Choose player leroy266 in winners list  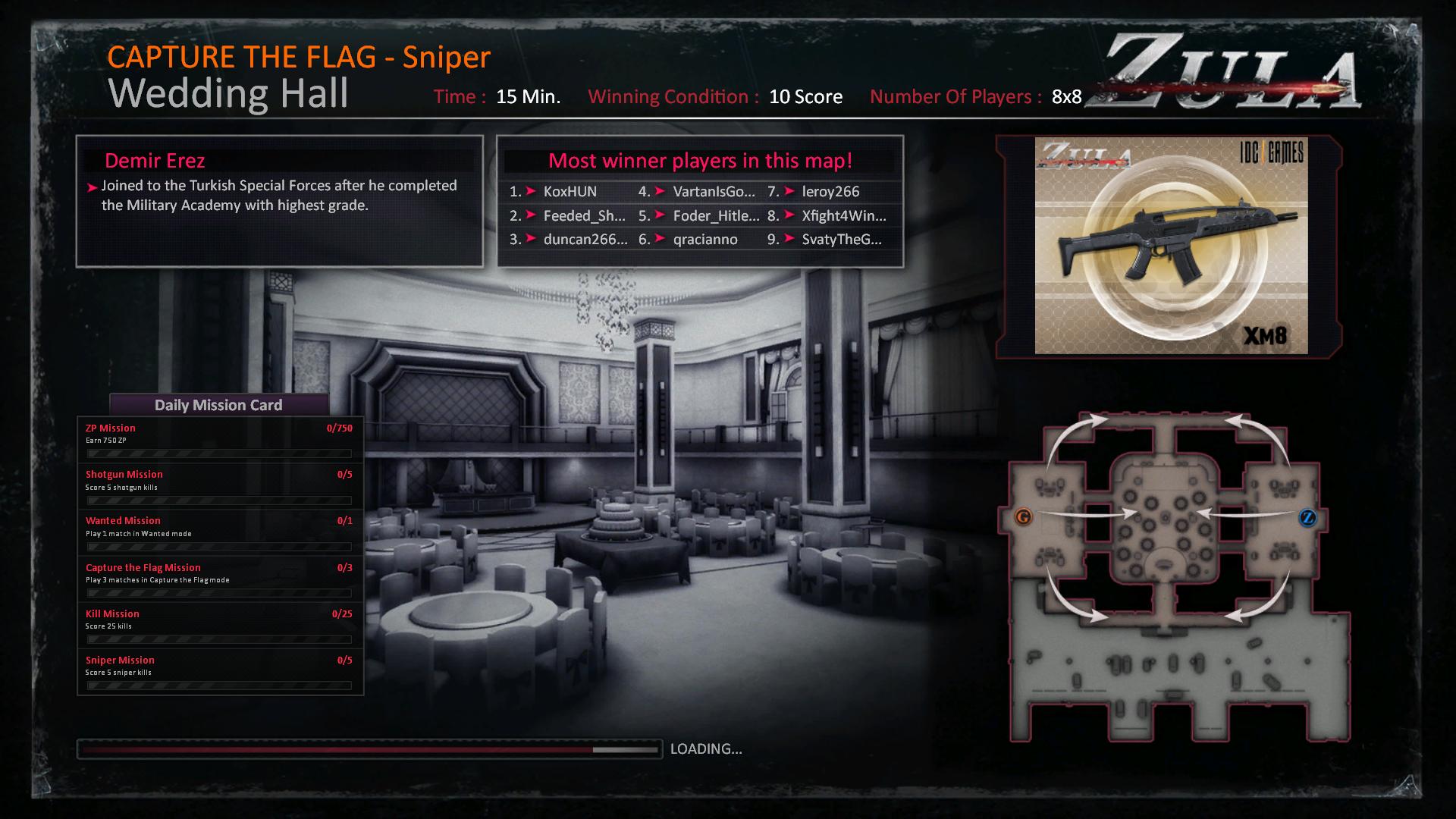pyautogui.click(x=830, y=192)
